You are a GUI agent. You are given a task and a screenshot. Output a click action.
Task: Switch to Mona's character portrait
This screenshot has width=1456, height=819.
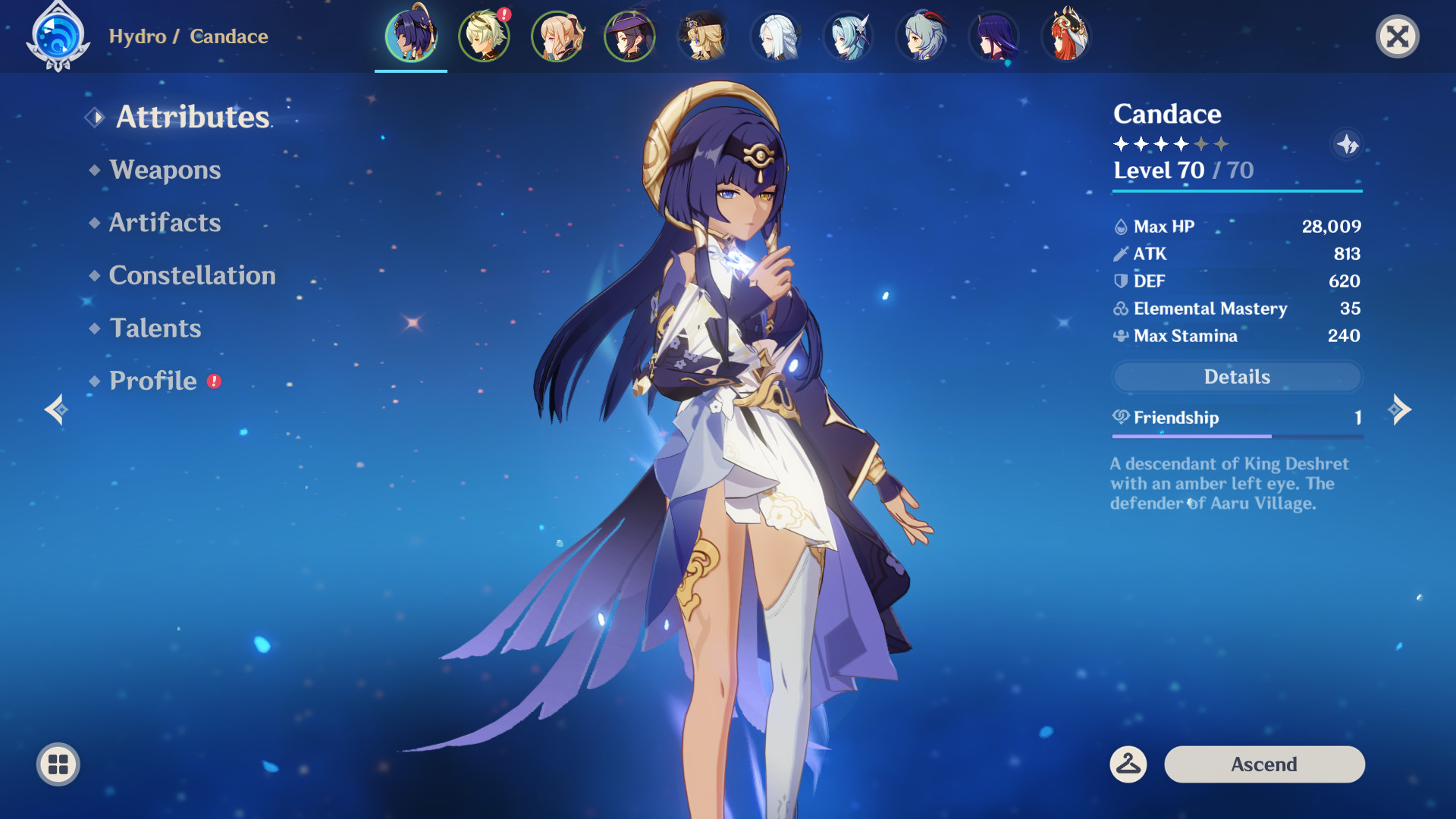(x=629, y=36)
